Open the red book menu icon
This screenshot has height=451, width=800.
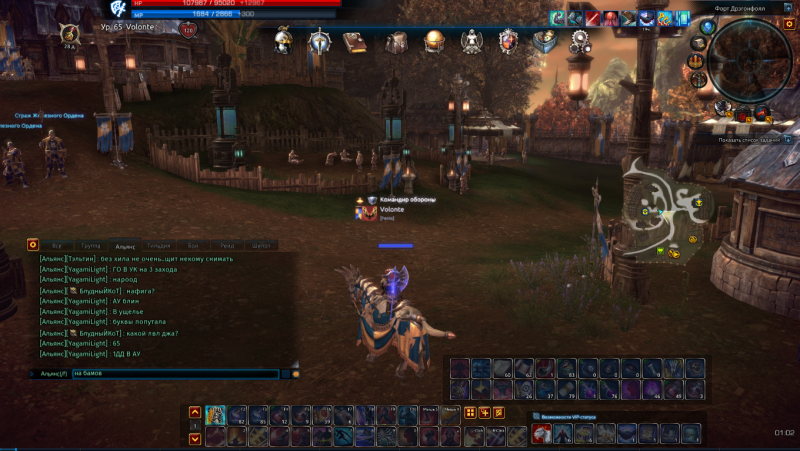pos(355,42)
